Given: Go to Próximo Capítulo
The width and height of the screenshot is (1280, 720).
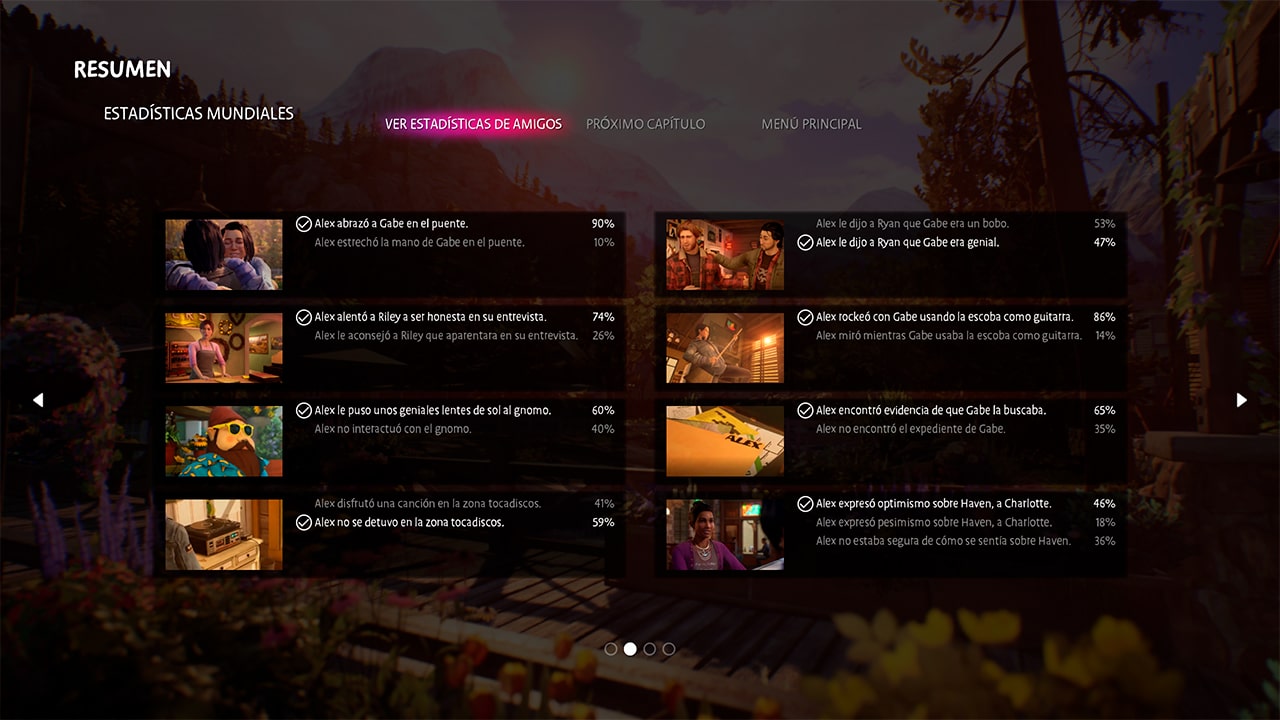Looking at the screenshot, I should (x=645, y=124).
